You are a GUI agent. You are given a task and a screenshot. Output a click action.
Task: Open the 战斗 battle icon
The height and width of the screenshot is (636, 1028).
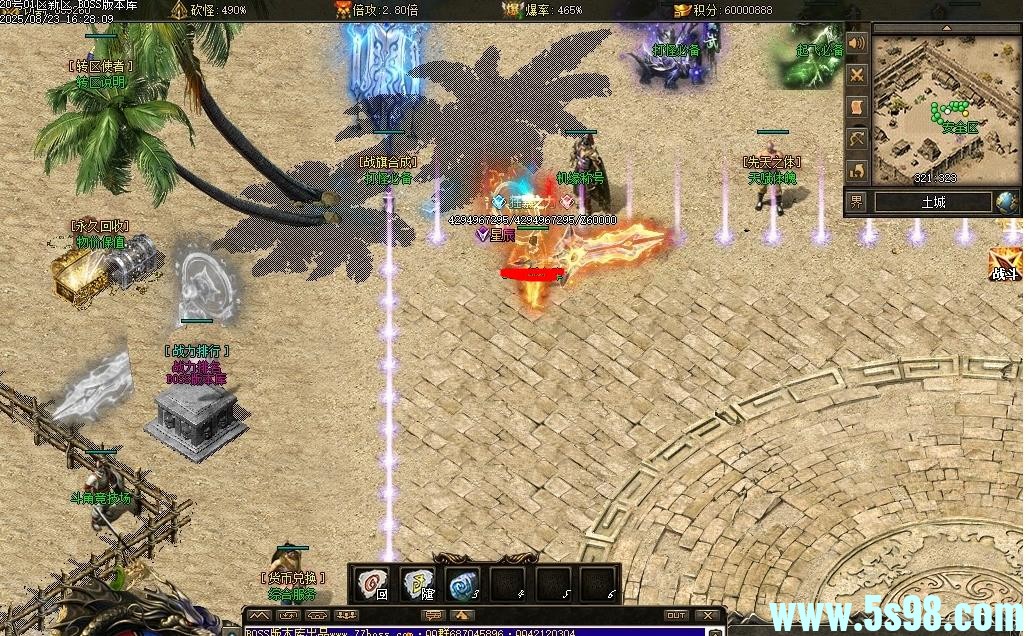coord(1004,265)
